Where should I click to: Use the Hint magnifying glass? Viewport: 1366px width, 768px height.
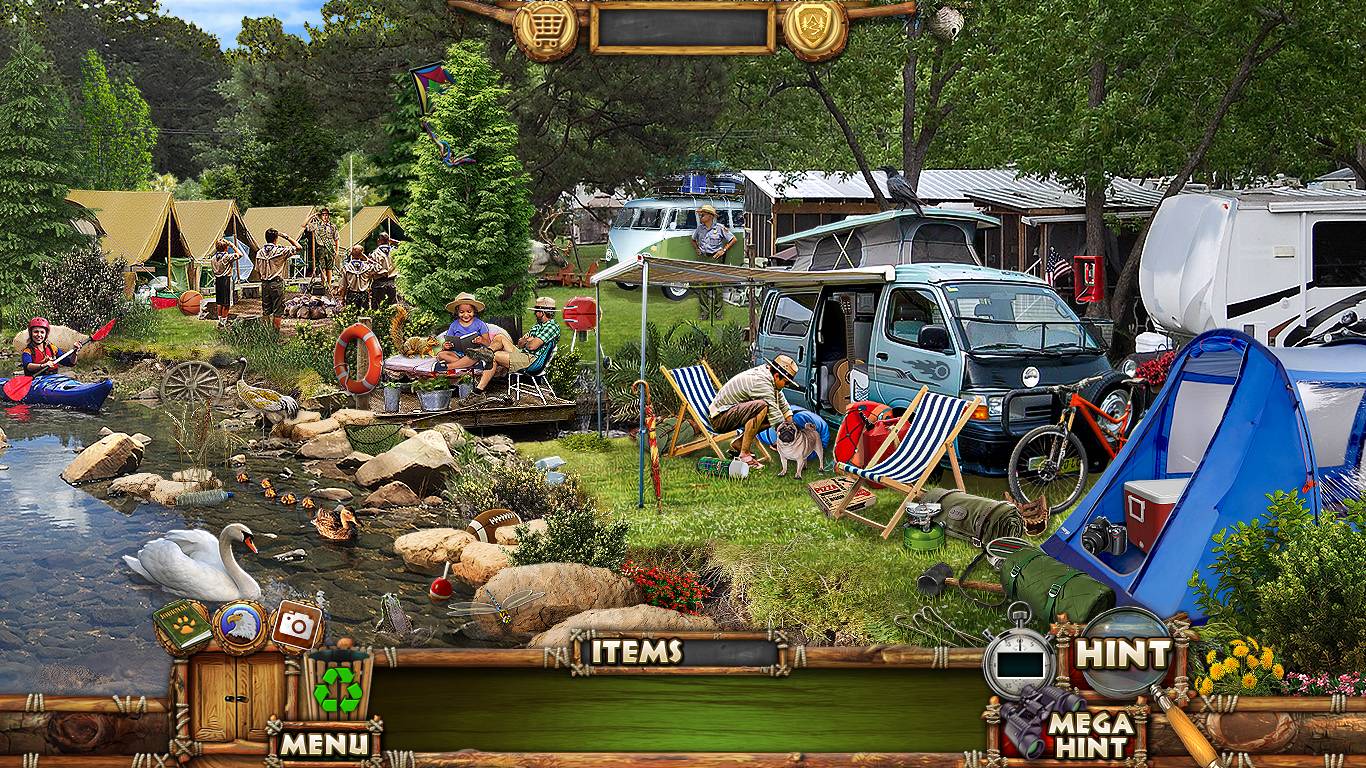pyautogui.click(x=1123, y=654)
